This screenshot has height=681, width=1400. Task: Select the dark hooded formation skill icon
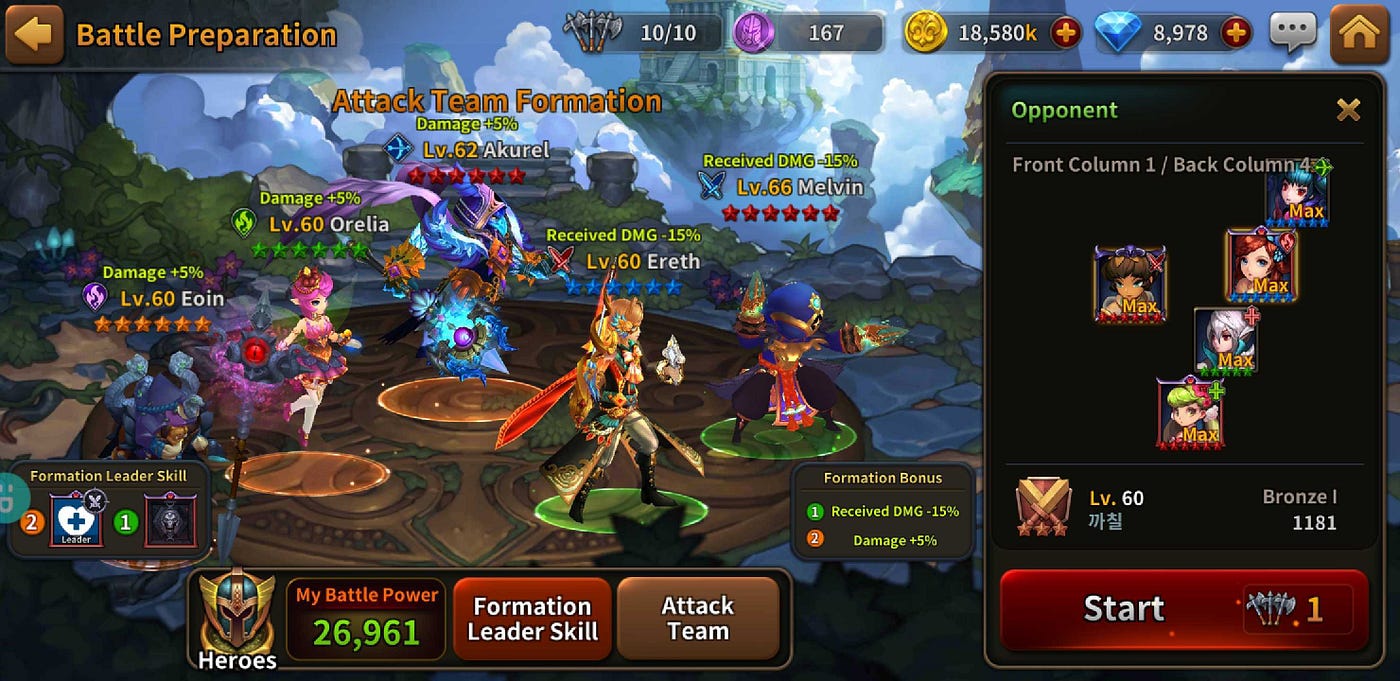(170, 521)
